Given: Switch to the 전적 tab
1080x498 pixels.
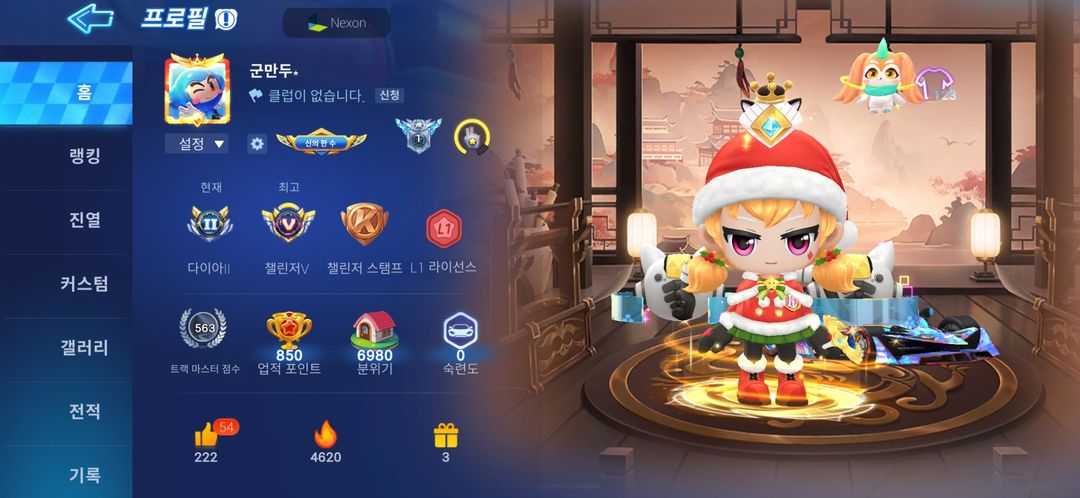Looking at the screenshot, I should tap(85, 412).
